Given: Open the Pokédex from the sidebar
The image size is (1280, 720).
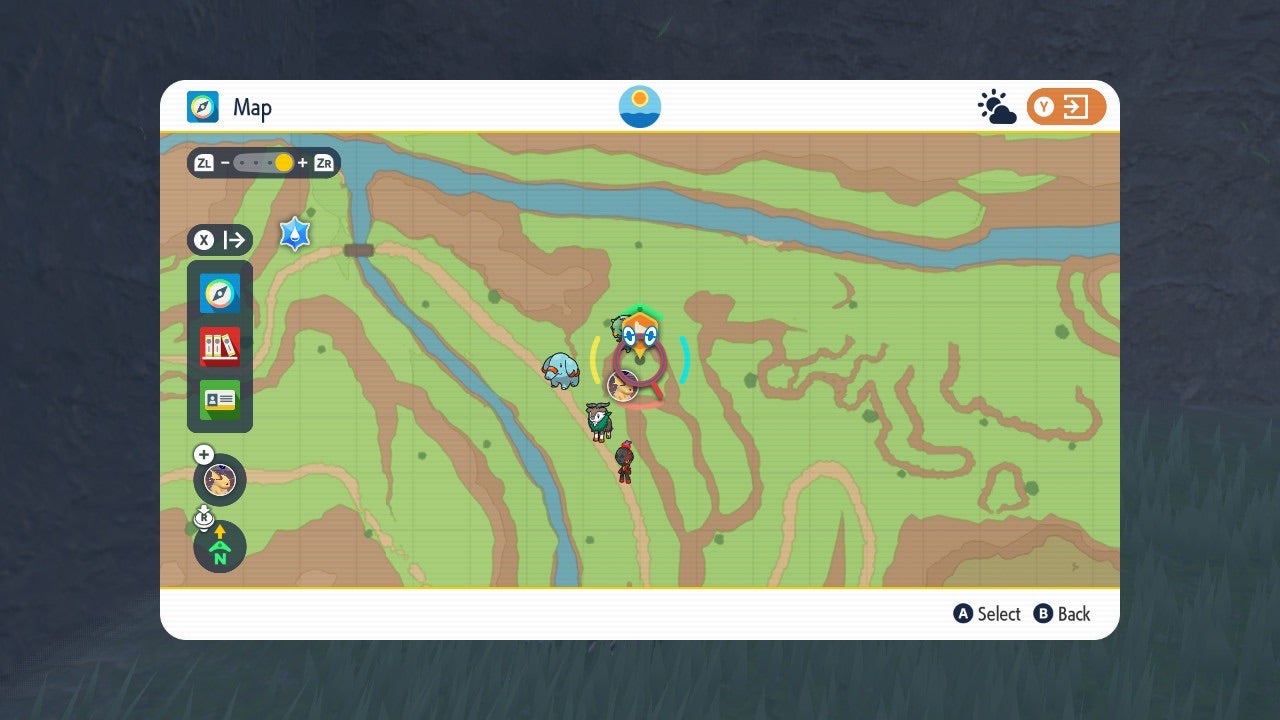Looking at the screenshot, I should (219, 347).
